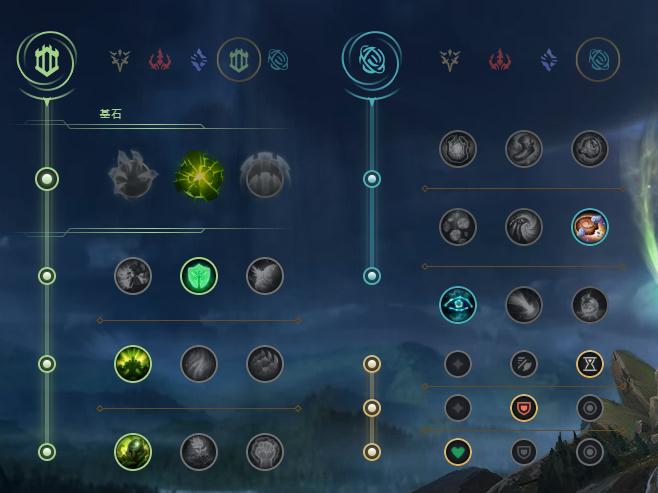Switch secondary path to blue Sorcery
658x493 pixels.
click(x=548, y=61)
